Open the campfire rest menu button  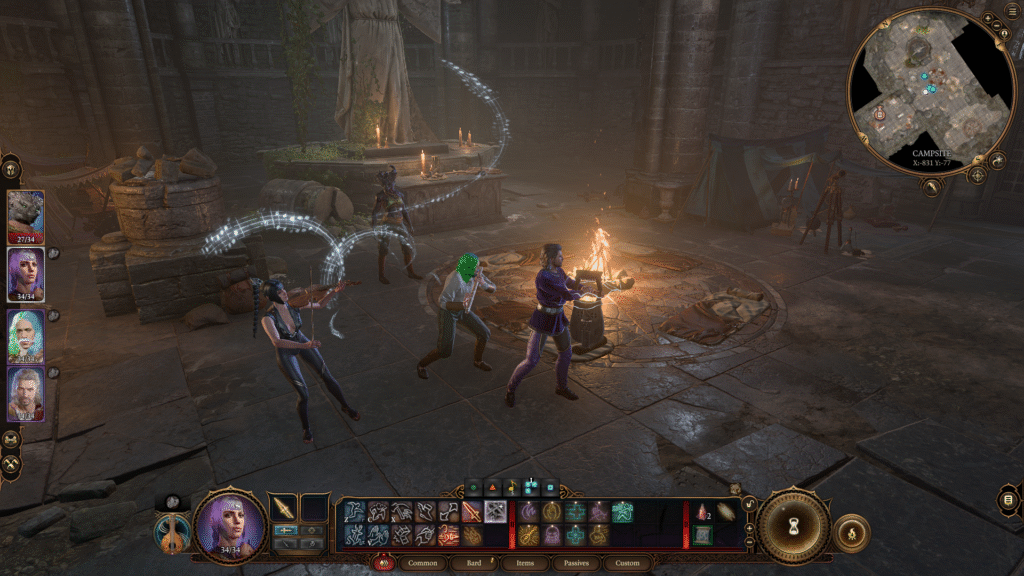point(851,531)
